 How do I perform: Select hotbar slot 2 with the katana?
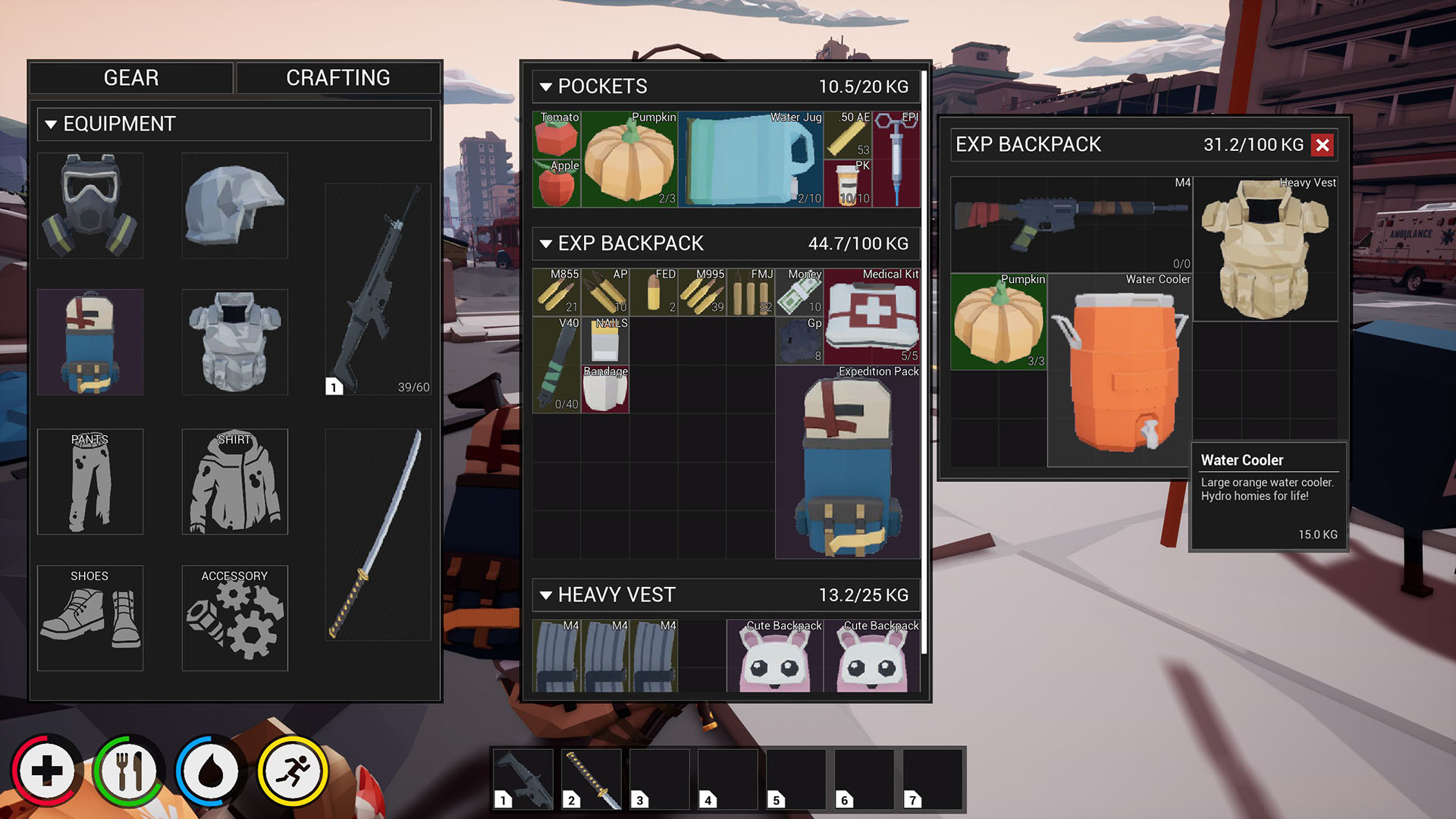click(591, 779)
